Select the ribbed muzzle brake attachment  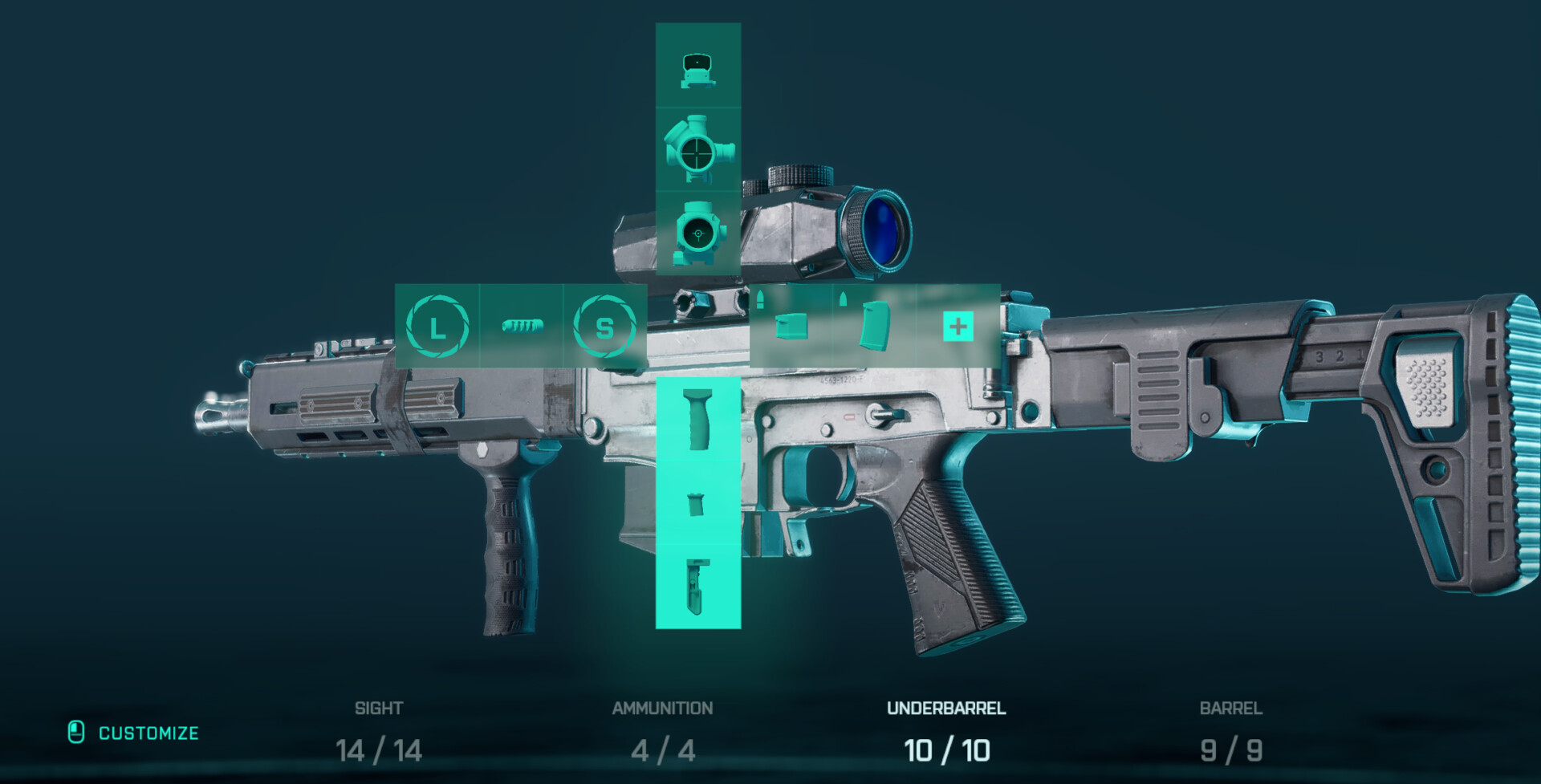point(522,326)
